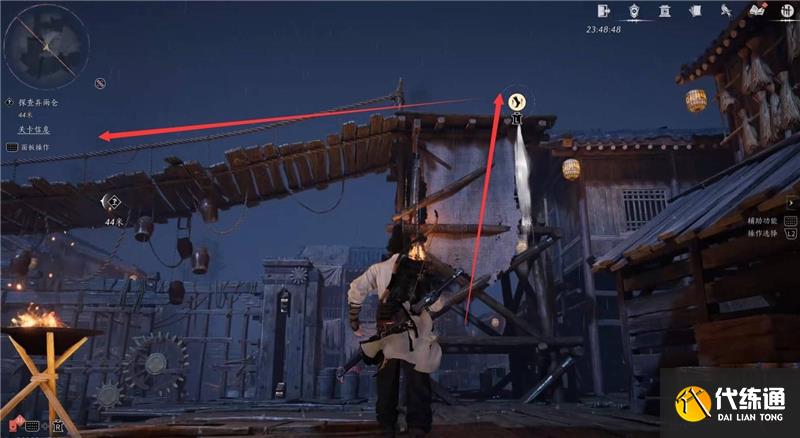Click the small crossed-out circle icon near minimap

point(100,82)
